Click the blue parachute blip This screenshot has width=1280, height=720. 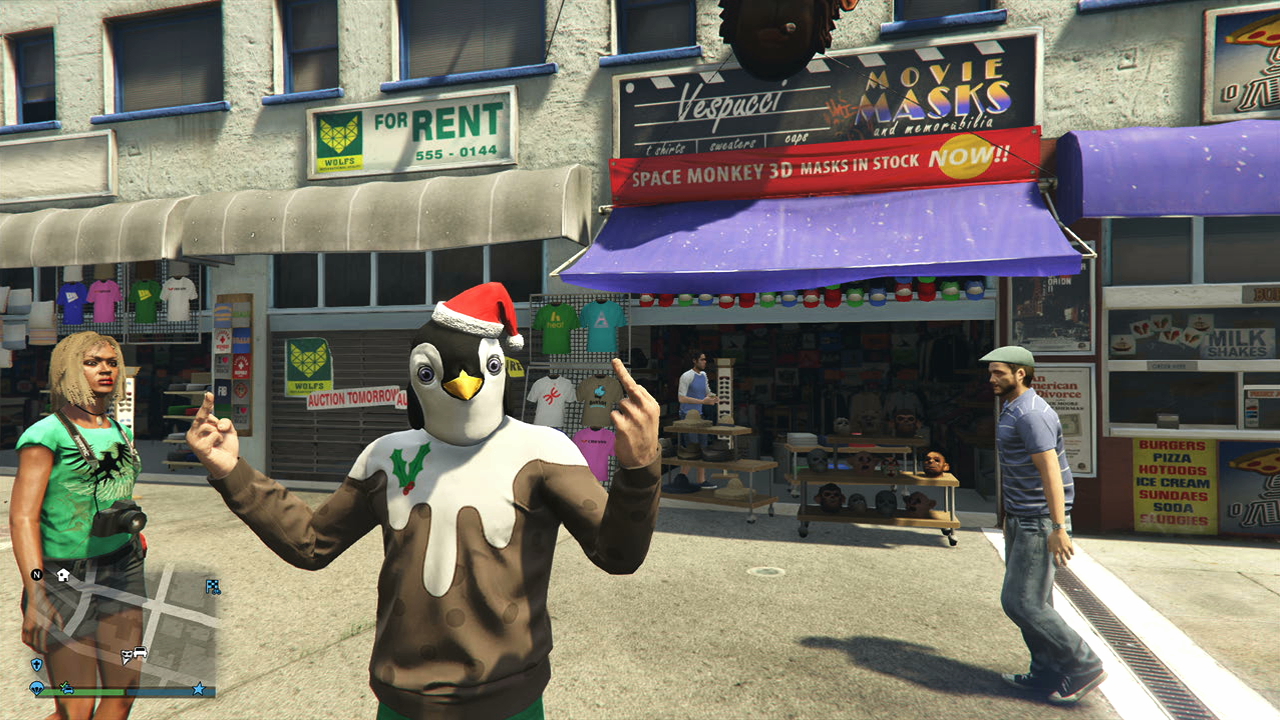coord(38,688)
